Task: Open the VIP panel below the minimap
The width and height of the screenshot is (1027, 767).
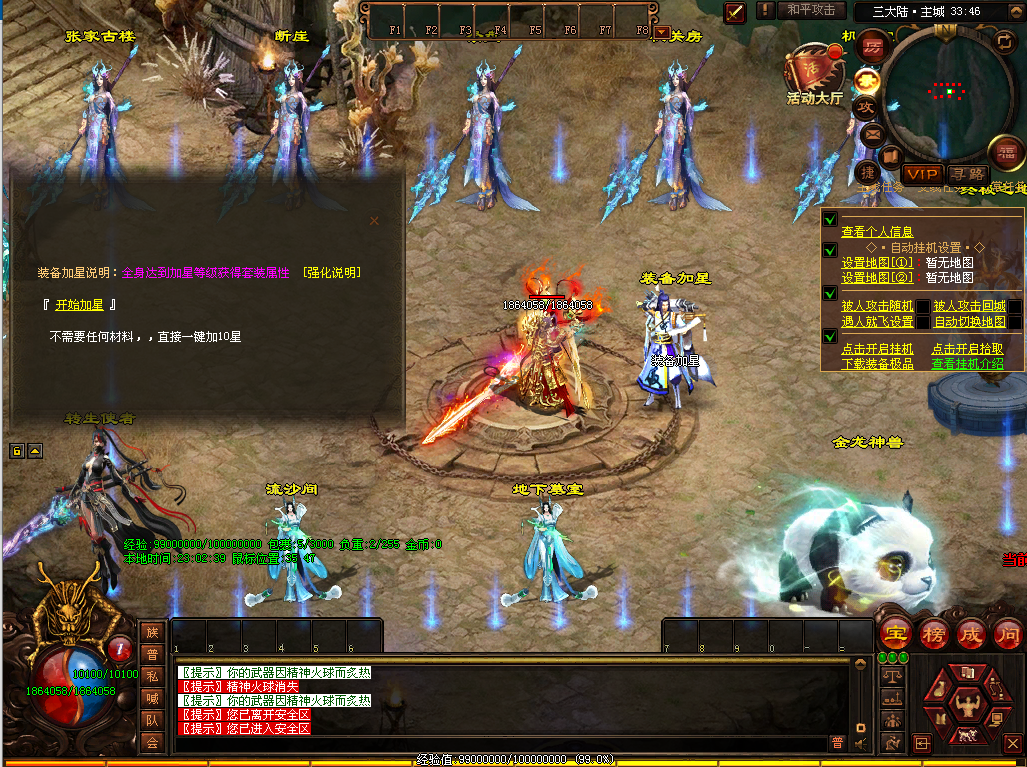Action: pos(921,174)
